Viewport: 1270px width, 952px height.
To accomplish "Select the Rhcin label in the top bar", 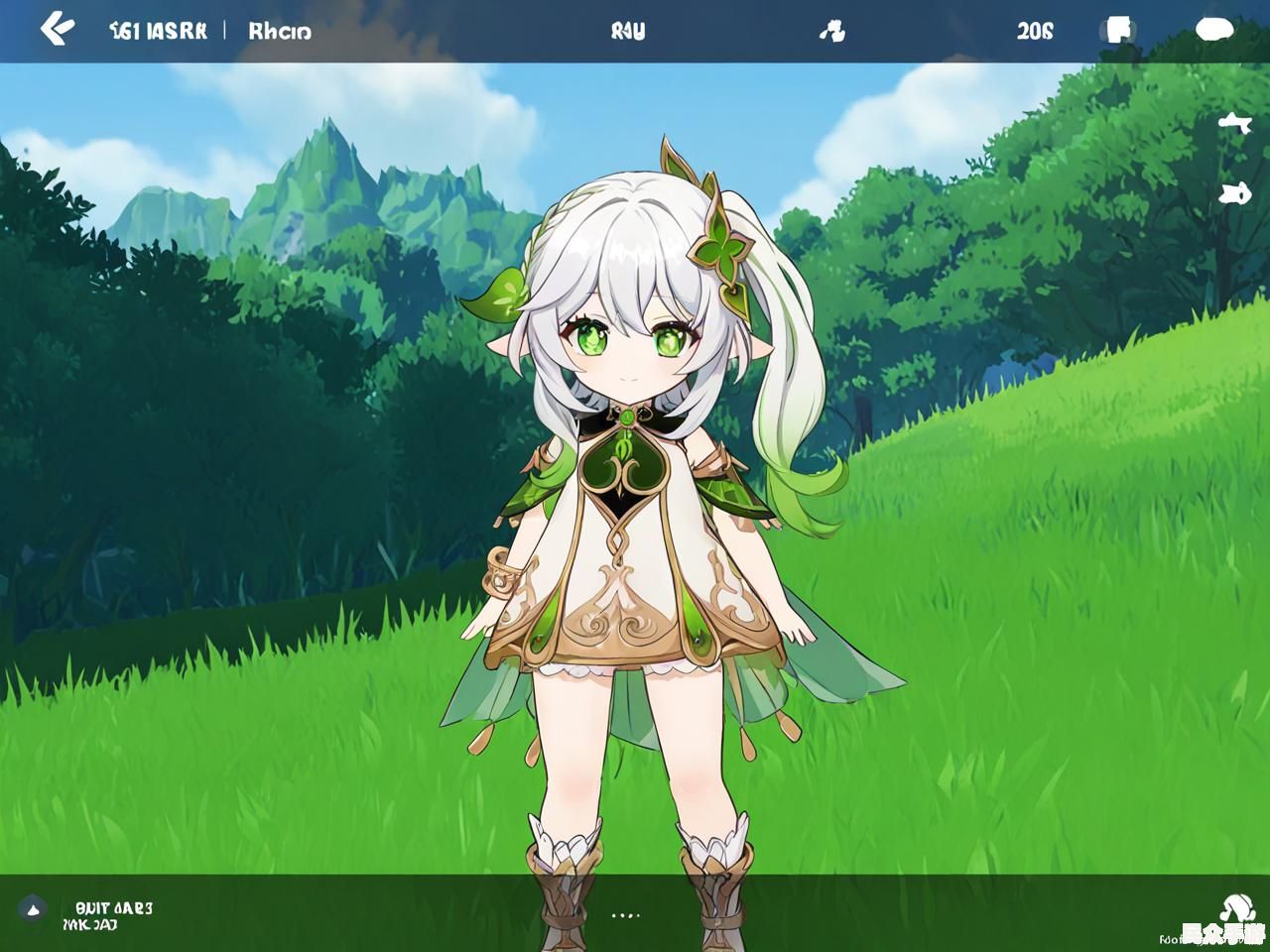I will (x=280, y=31).
